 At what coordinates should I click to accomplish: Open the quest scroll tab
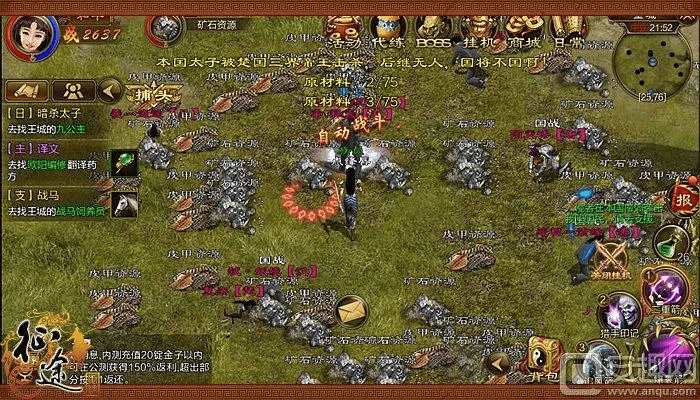(24, 91)
